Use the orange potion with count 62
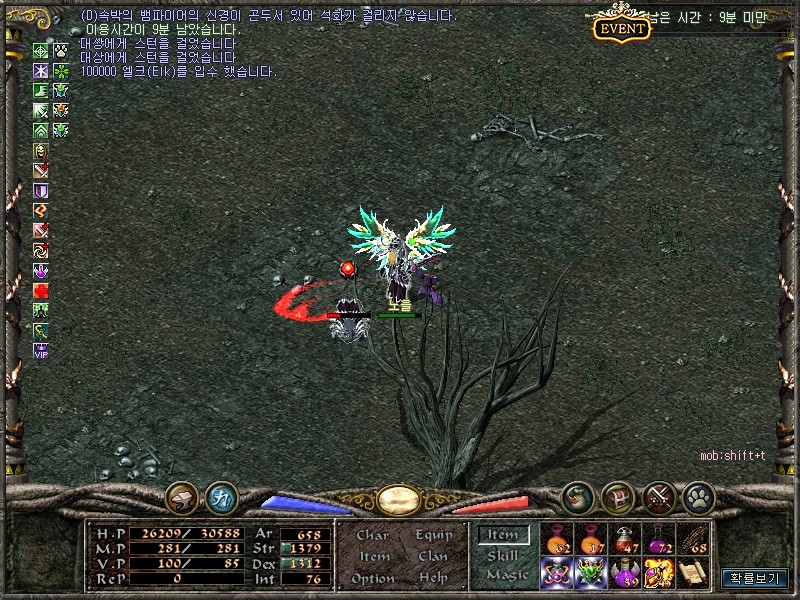This screenshot has height=600, width=800. pyautogui.click(x=557, y=539)
